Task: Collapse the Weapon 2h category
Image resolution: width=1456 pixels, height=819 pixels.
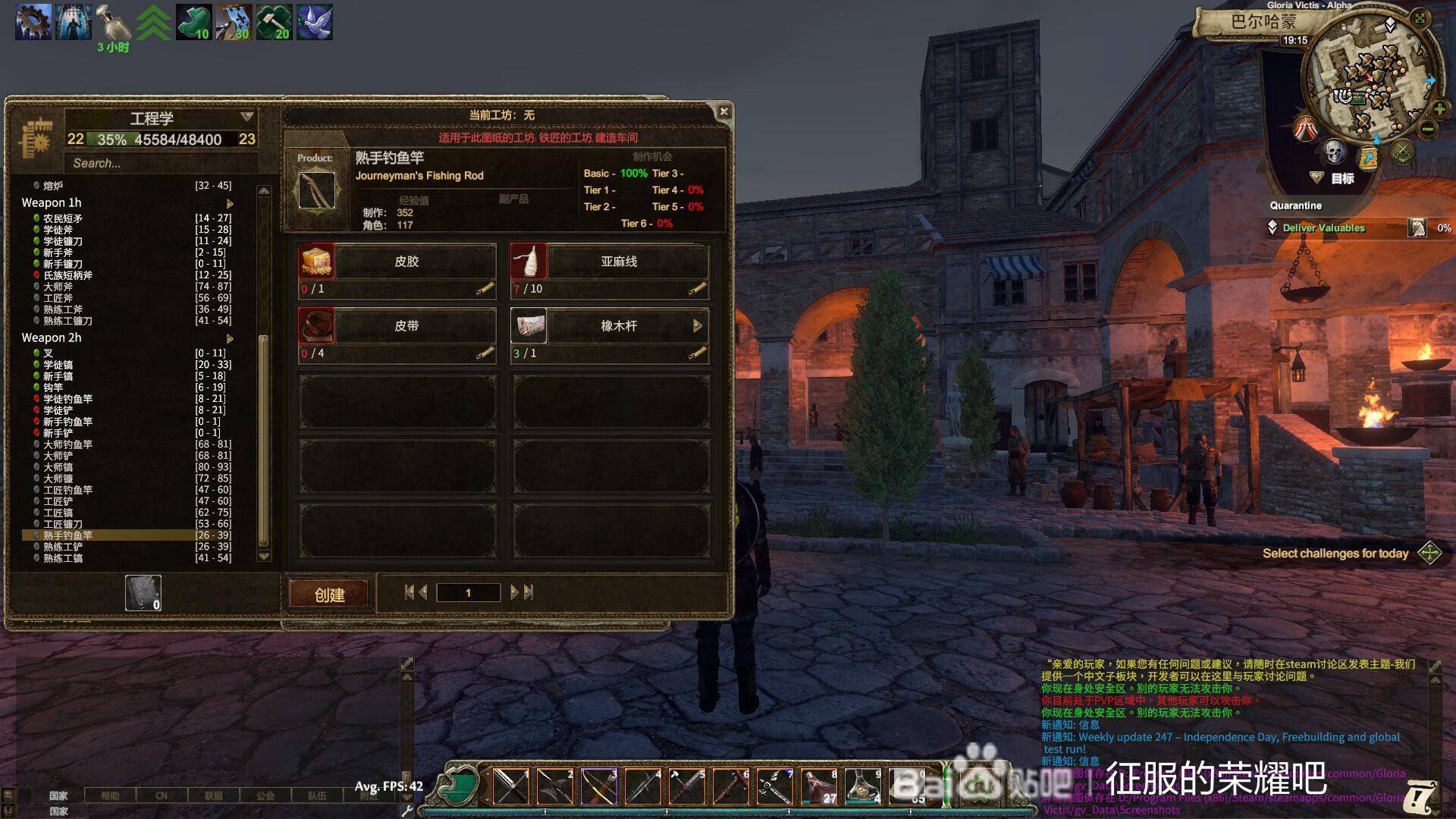Action: click(230, 338)
